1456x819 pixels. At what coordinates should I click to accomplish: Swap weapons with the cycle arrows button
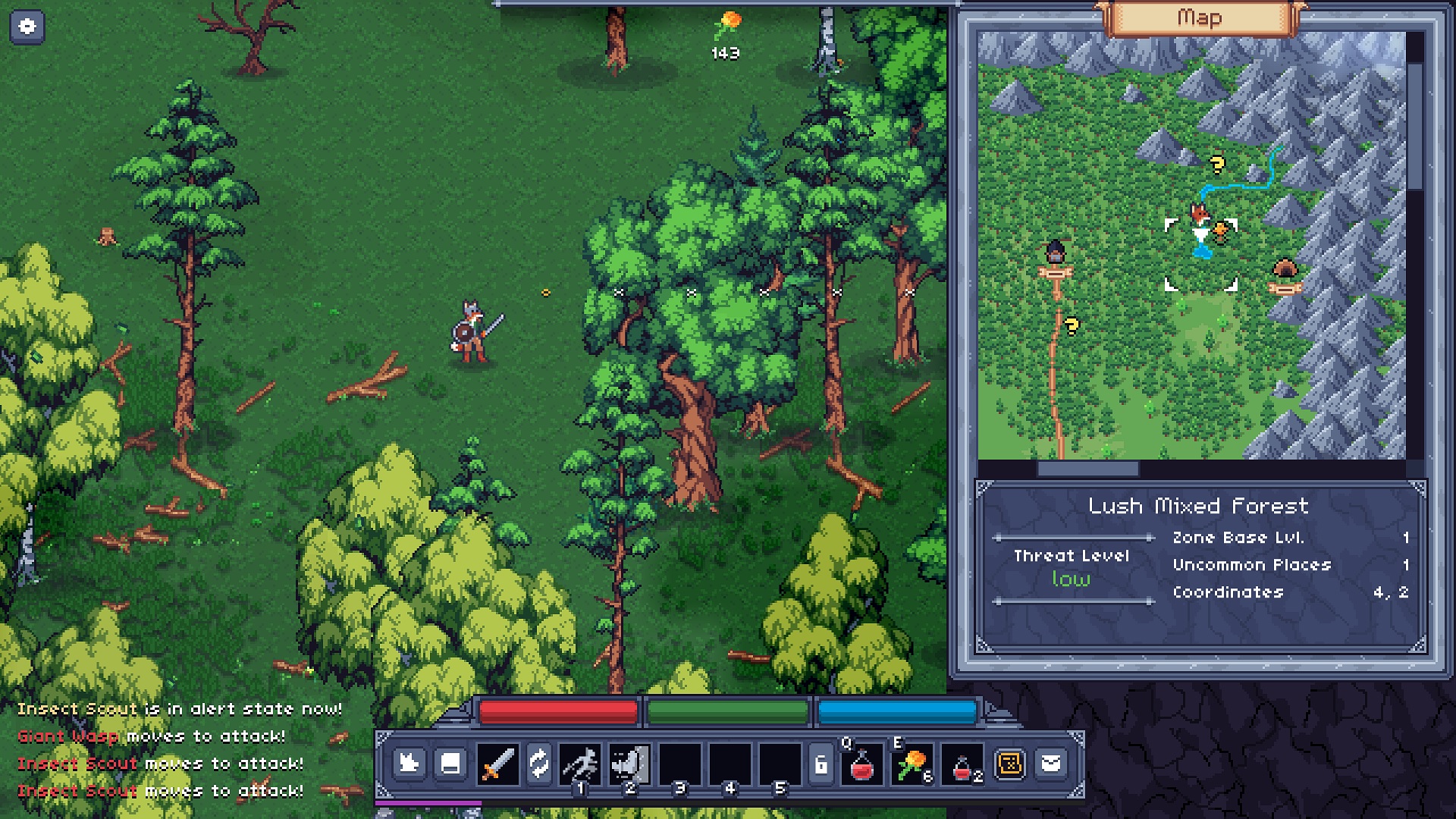point(538,764)
